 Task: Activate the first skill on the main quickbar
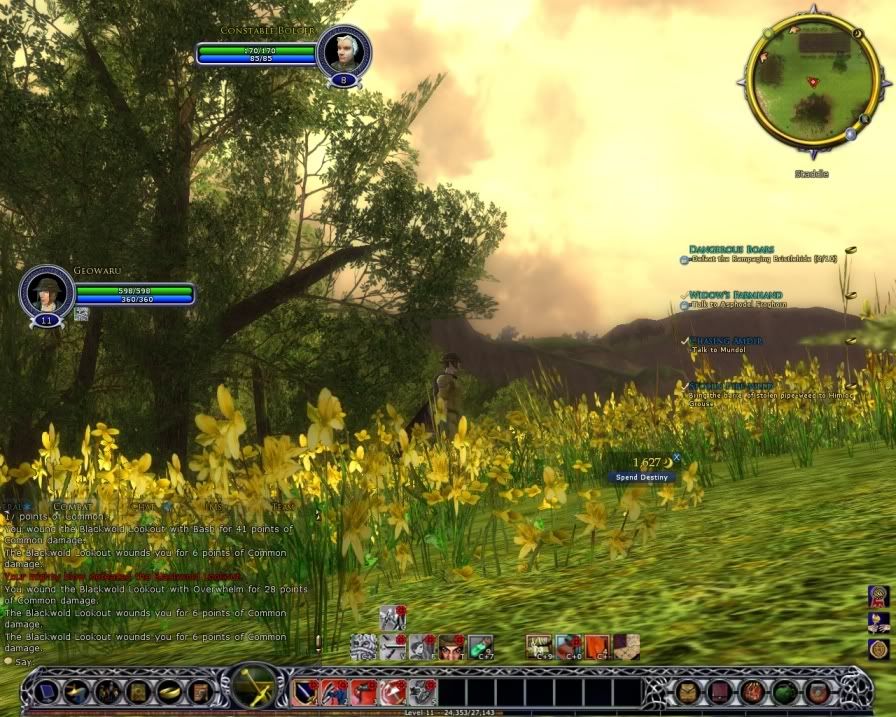coord(305,691)
